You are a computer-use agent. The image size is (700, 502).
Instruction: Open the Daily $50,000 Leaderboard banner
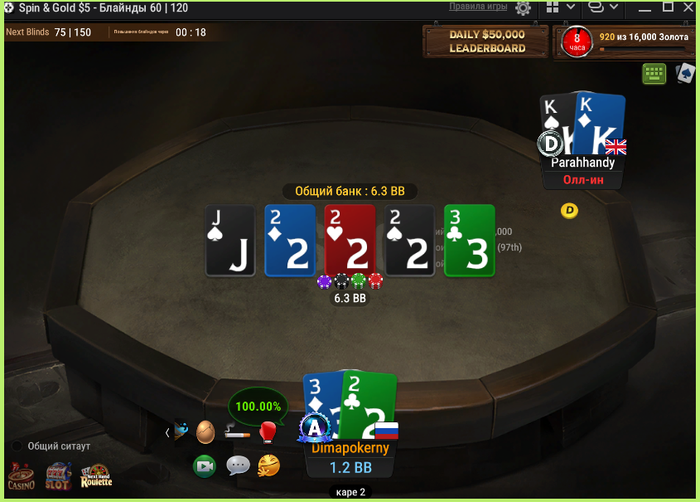coord(486,42)
